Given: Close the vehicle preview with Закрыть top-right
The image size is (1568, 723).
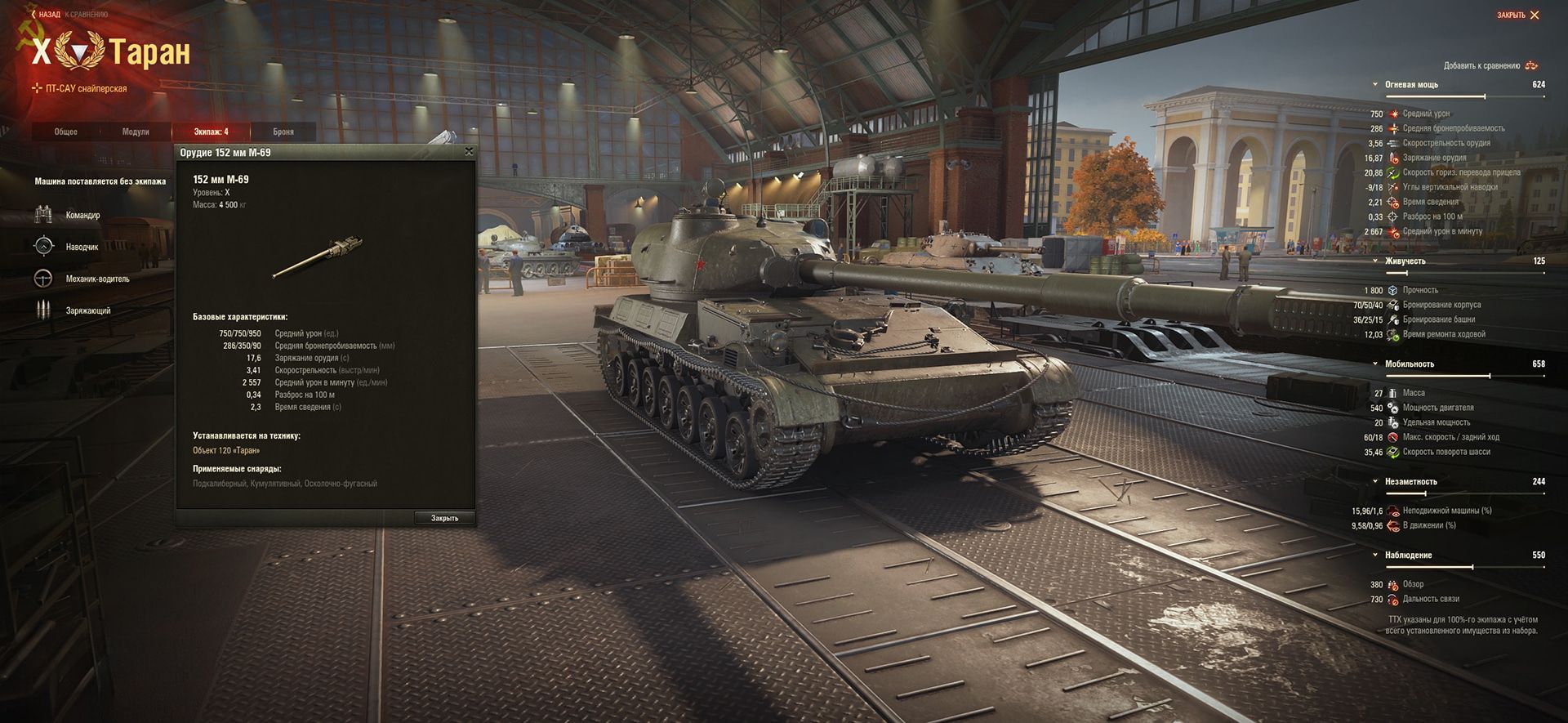Looking at the screenshot, I should coord(1517,15).
